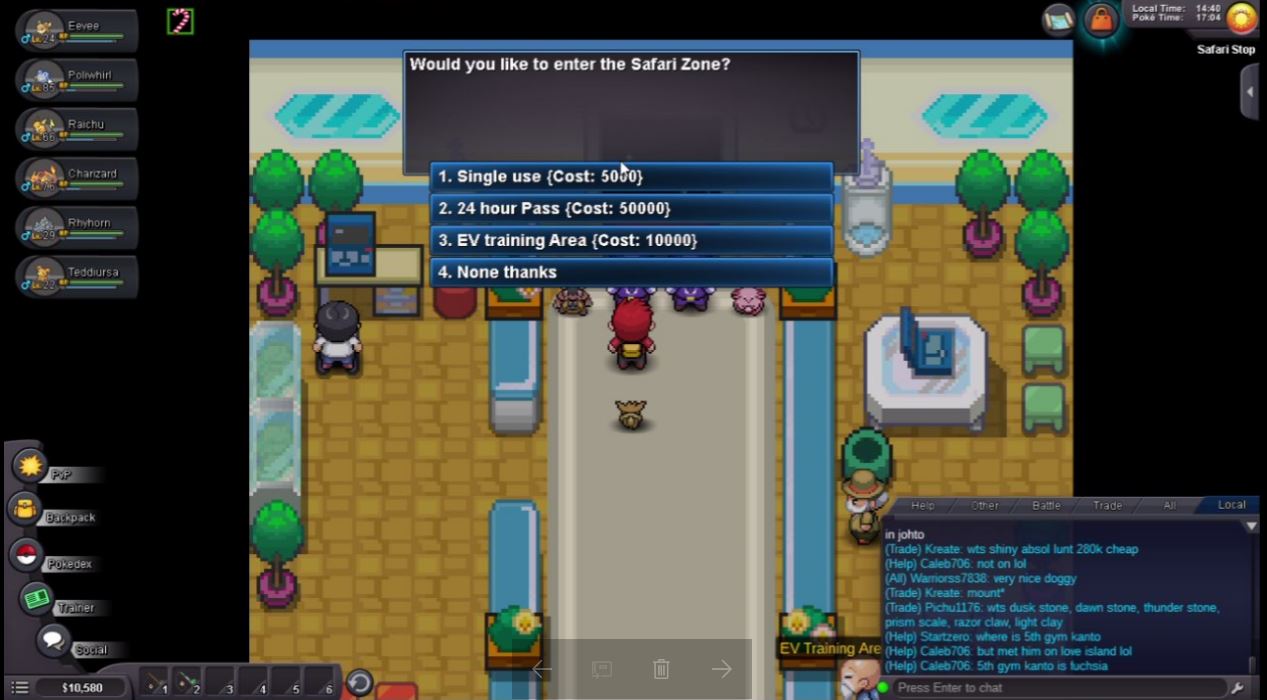
Task: Select the 24 hour Pass option
Action: (x=631, y=209)
